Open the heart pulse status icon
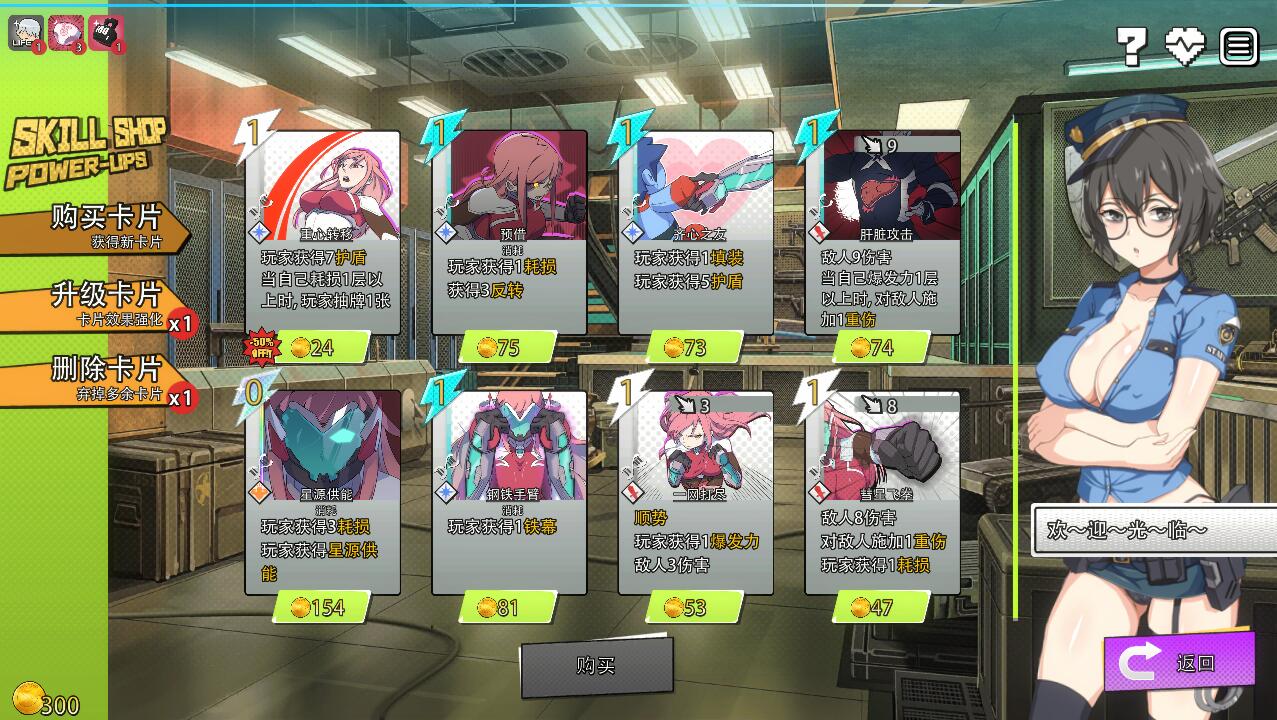Image resolution: width=1277 pixels, height=720 pixels. [1185, 45]
